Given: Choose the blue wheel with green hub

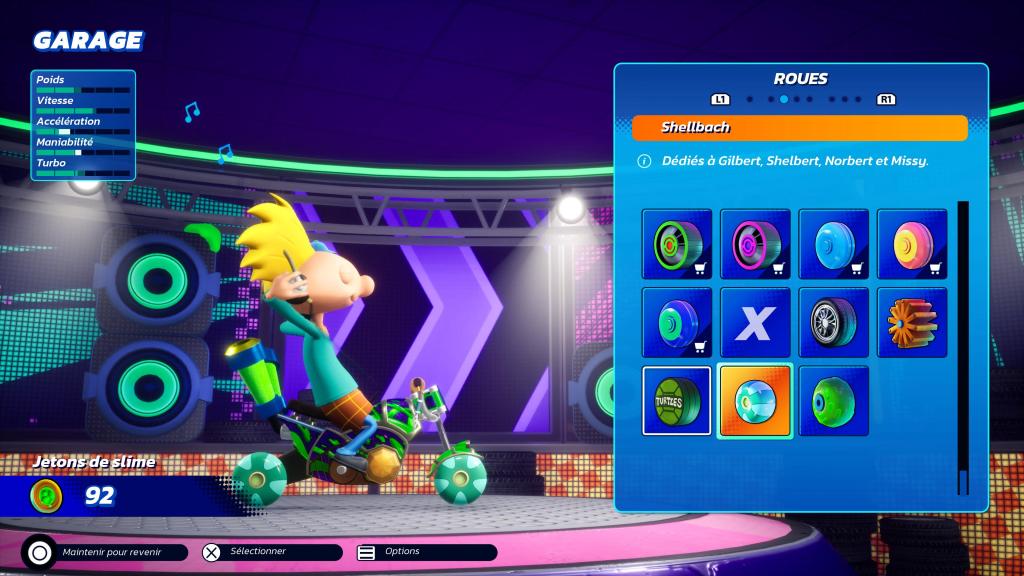Looking at the screenshot, I should pyautogui.click(x=677, y=322).
